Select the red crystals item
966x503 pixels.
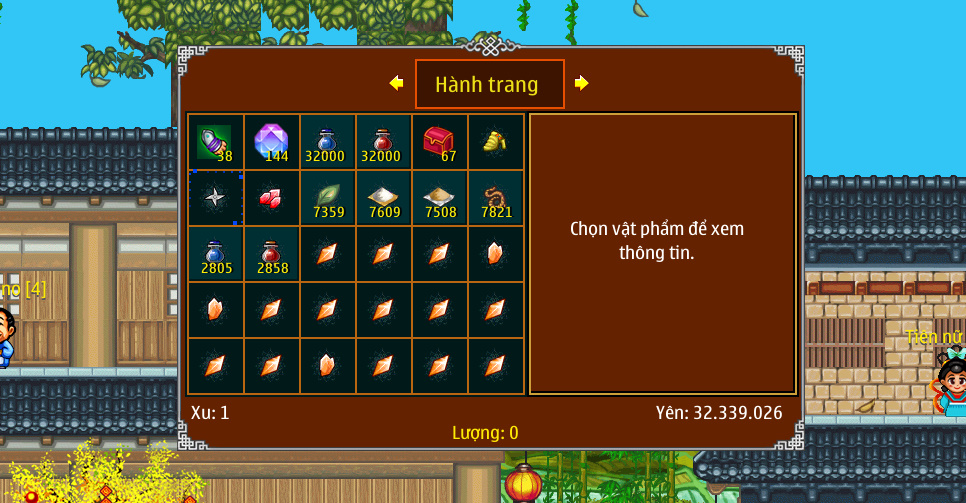(x=271, y=198)
